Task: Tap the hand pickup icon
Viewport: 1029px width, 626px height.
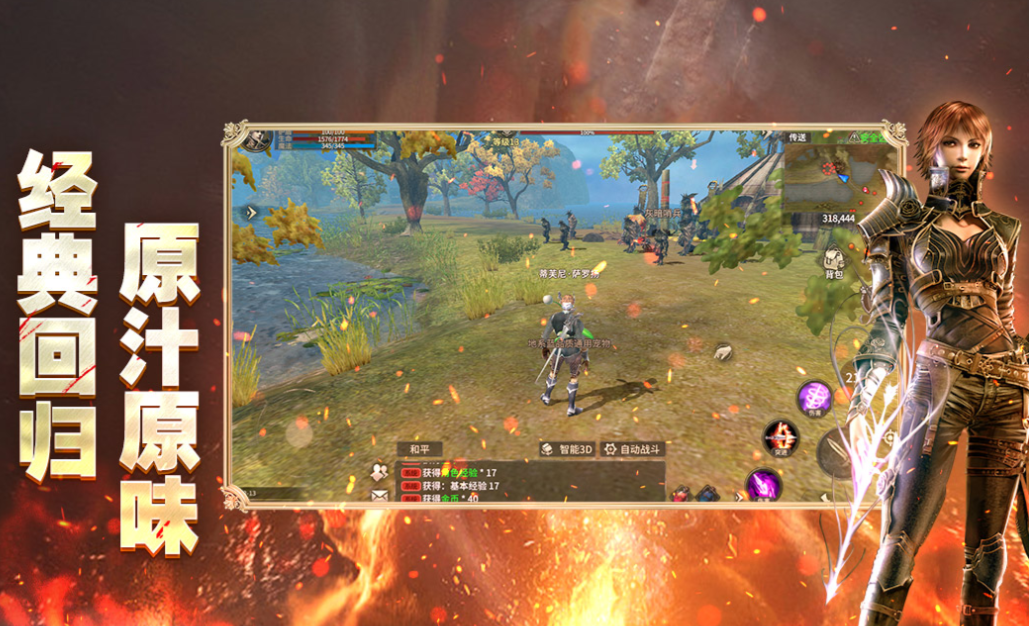Action: (x=723, y=351)
